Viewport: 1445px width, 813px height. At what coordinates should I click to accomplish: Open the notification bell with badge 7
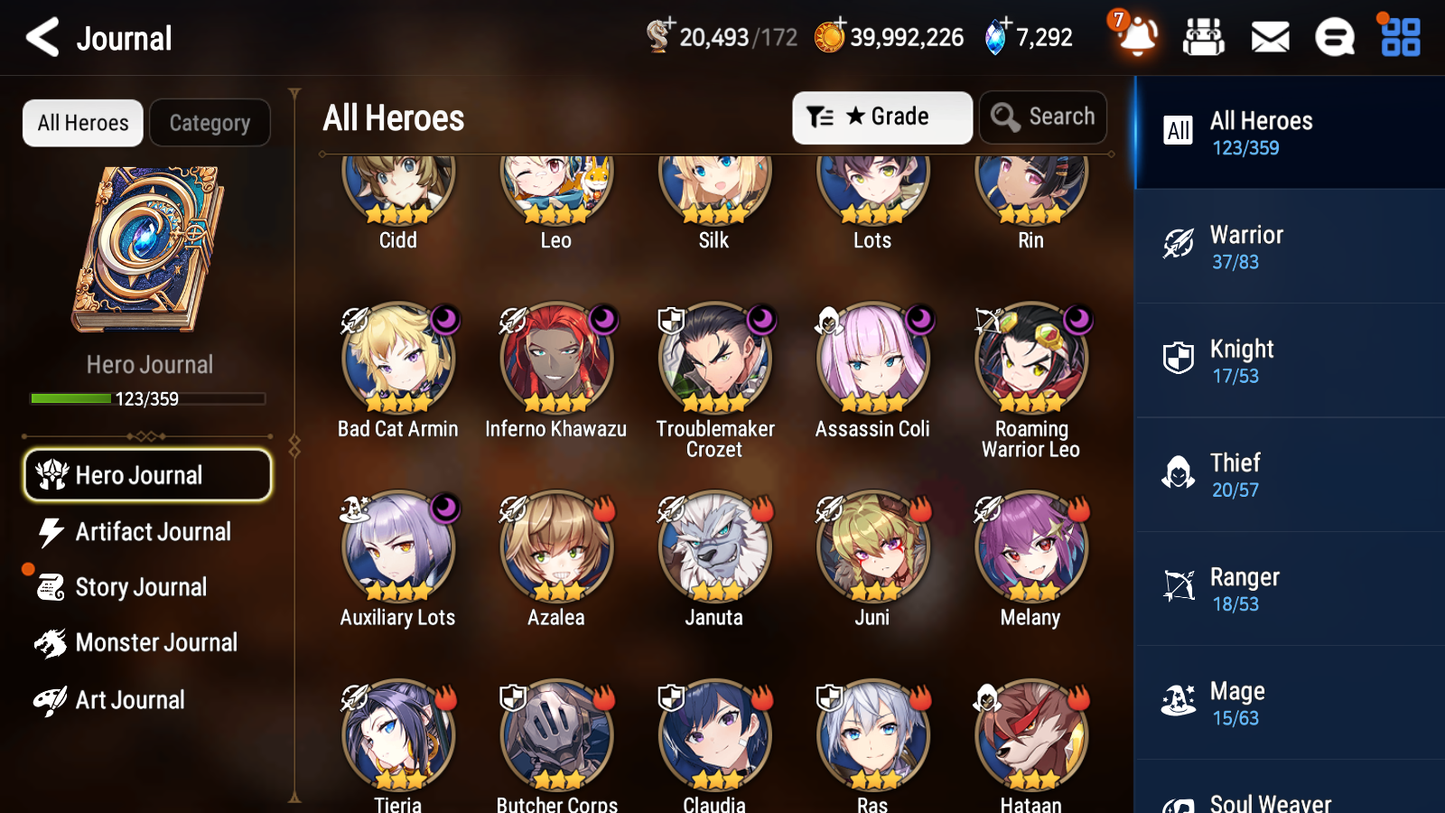1135,38
